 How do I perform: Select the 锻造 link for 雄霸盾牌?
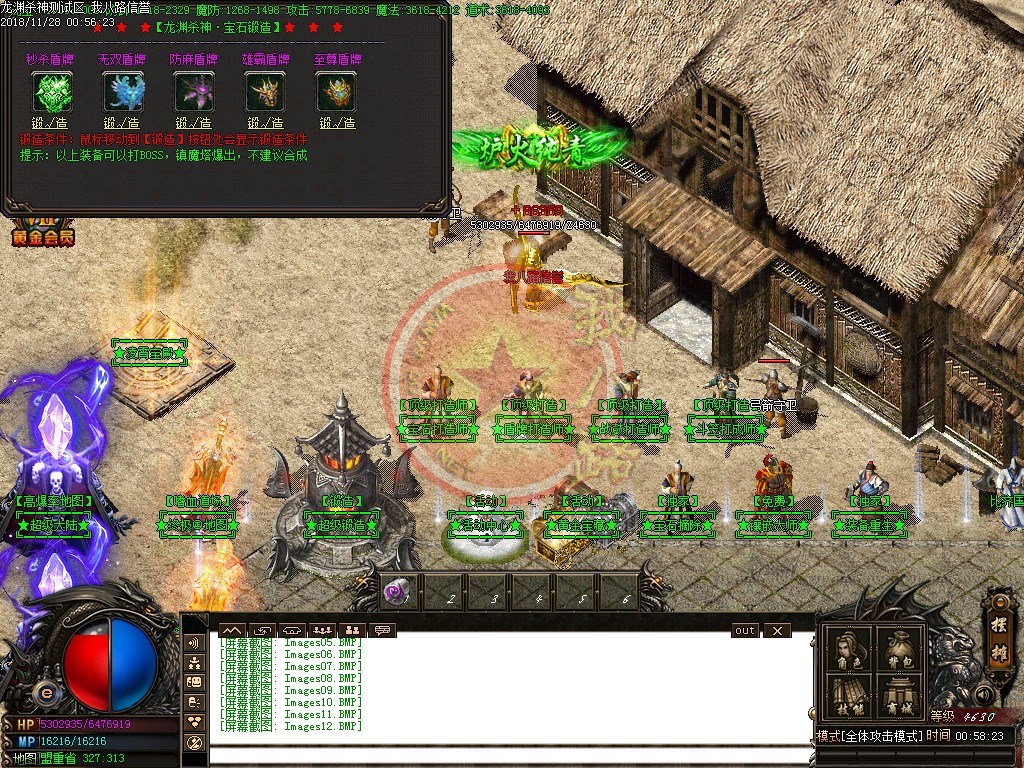point(265,123)
